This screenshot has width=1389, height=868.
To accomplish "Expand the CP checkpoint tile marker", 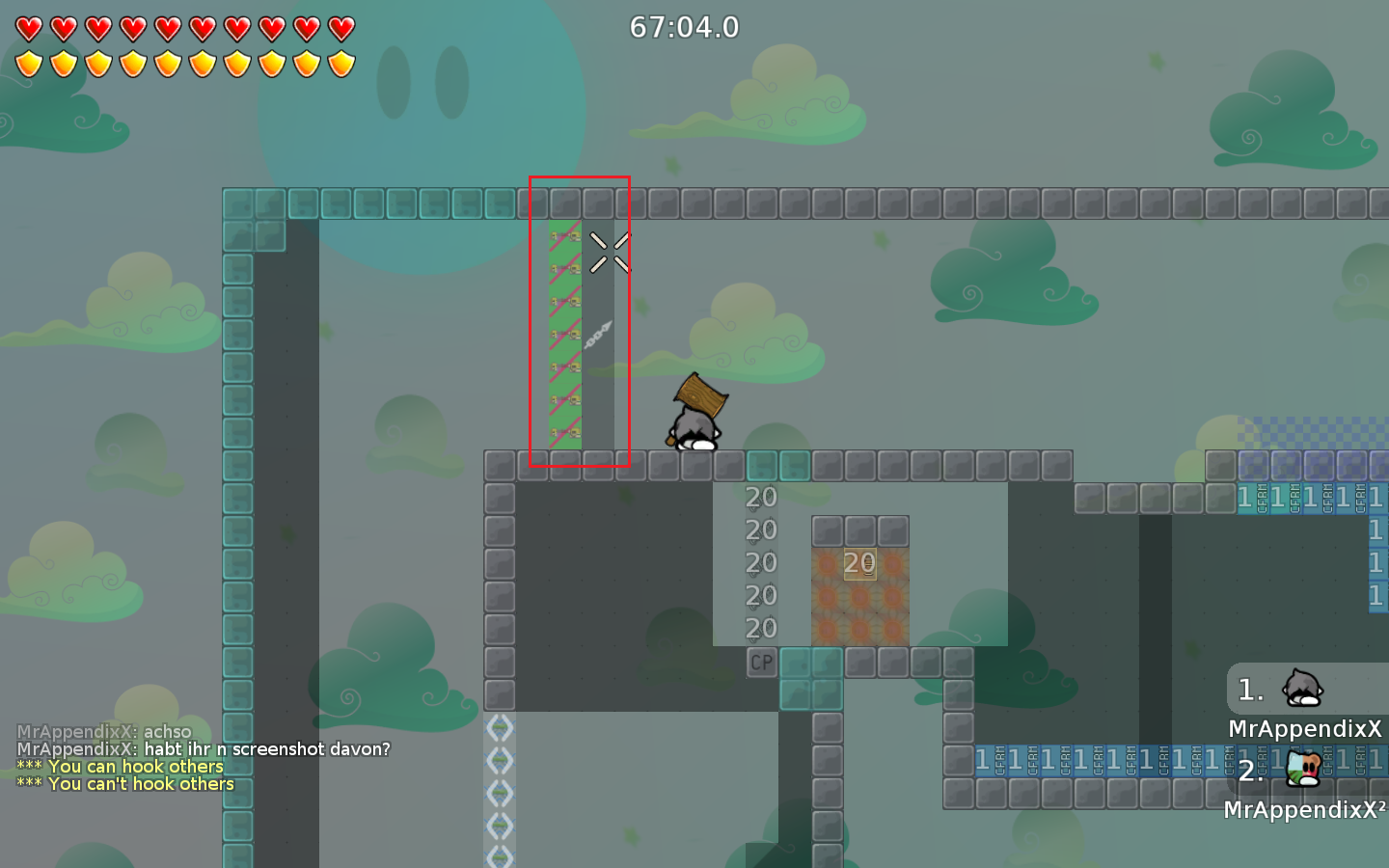I will (760, 662).
